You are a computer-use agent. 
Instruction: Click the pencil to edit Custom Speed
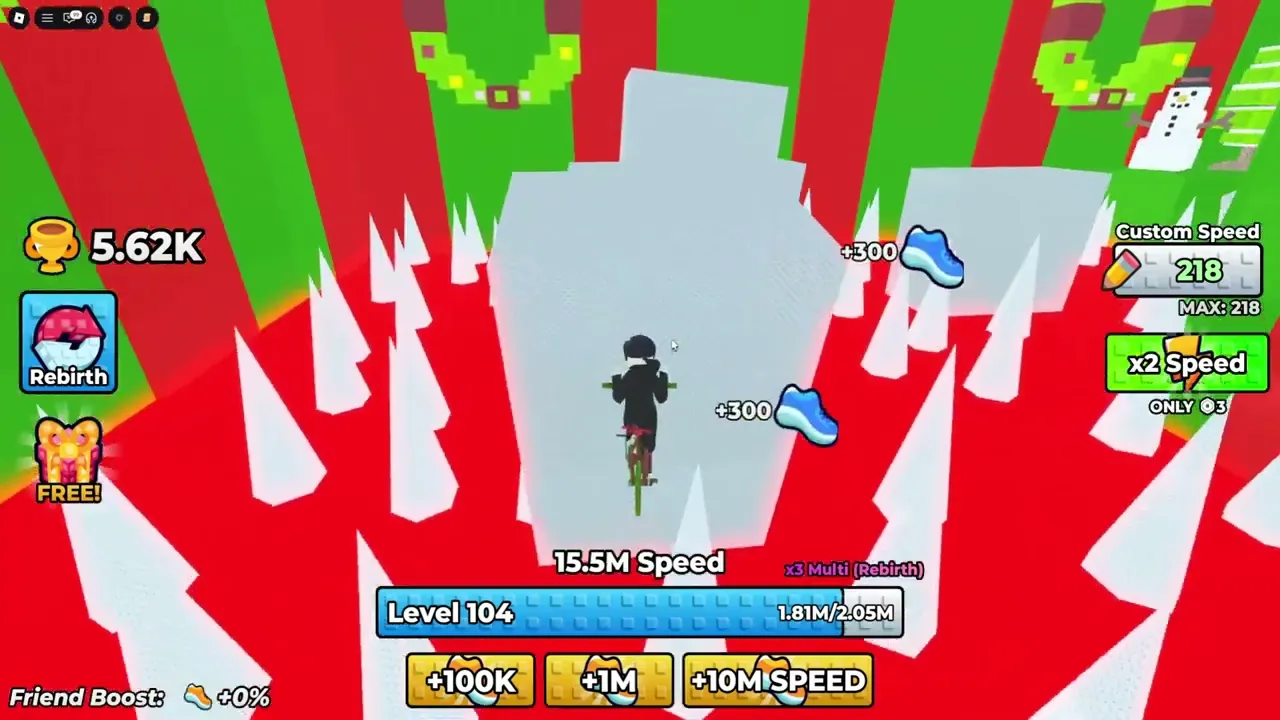1128,270
